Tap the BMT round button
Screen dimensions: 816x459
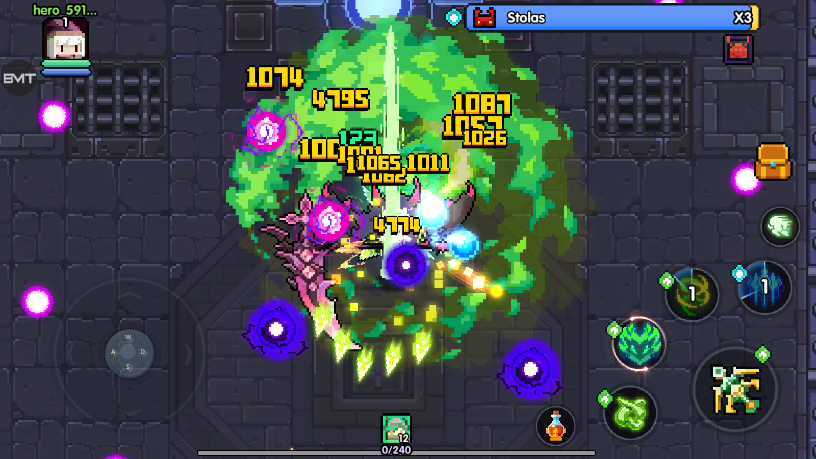coord(17,78)
